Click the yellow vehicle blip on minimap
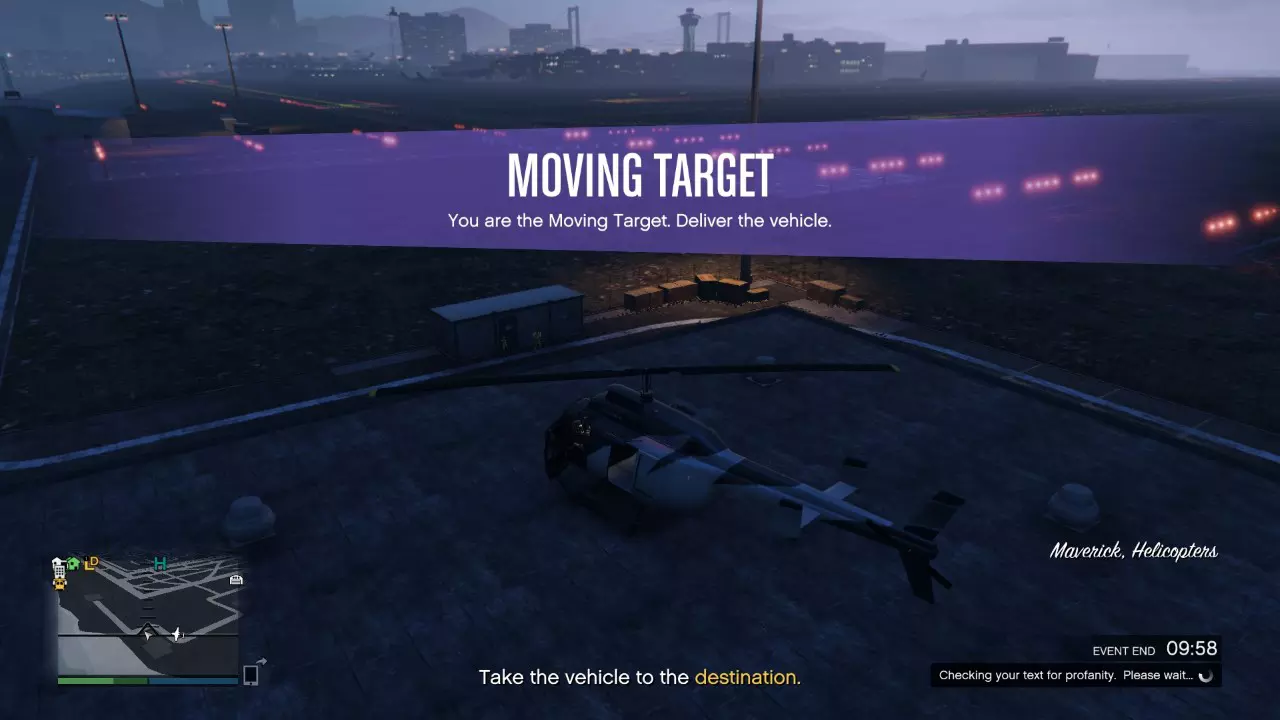Screen dimensions: 1280x720 point(60,583)
